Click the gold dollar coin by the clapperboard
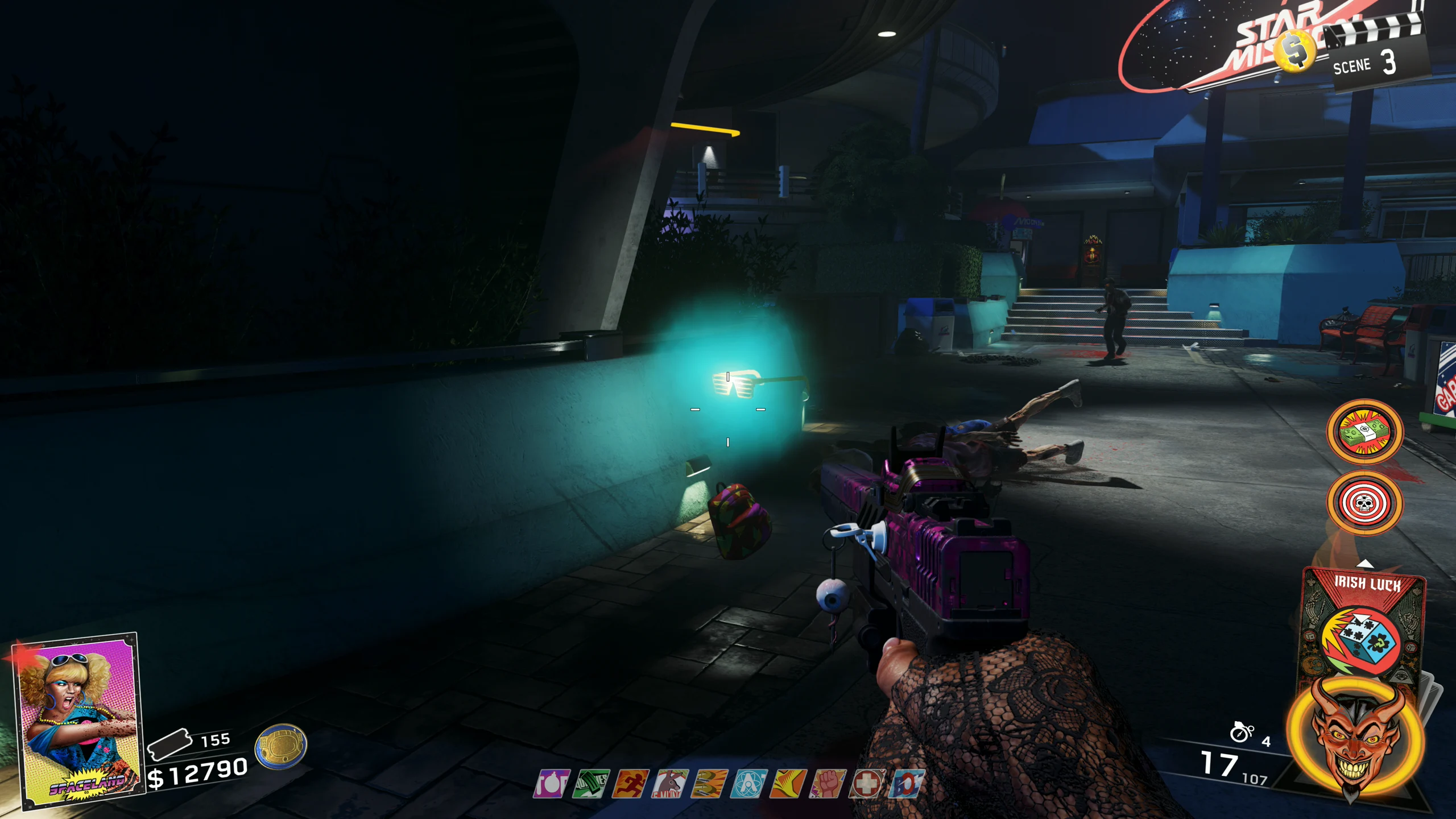The height and width of the screenshot is (819, 1456). coord(1295,50)
